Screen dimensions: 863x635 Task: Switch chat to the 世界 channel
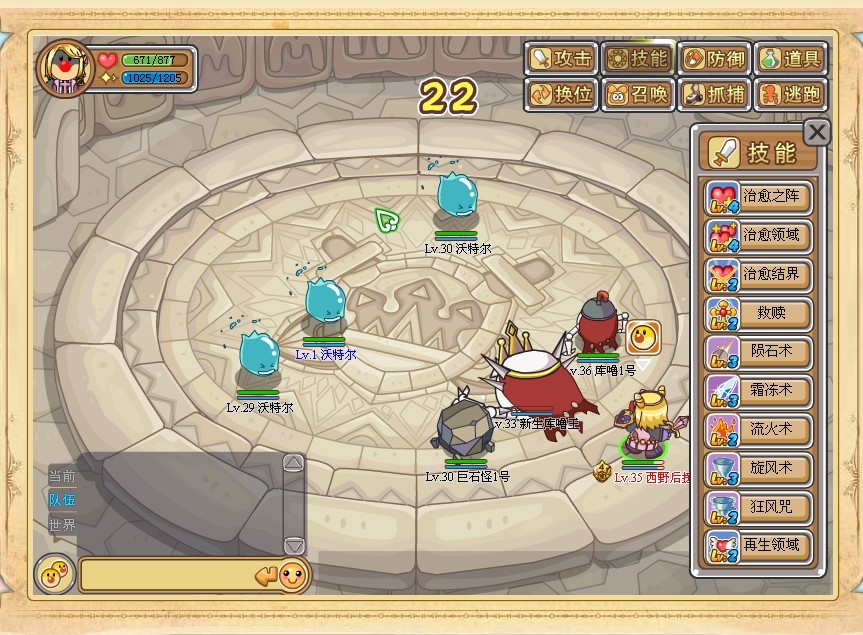[x=62, y=525]
